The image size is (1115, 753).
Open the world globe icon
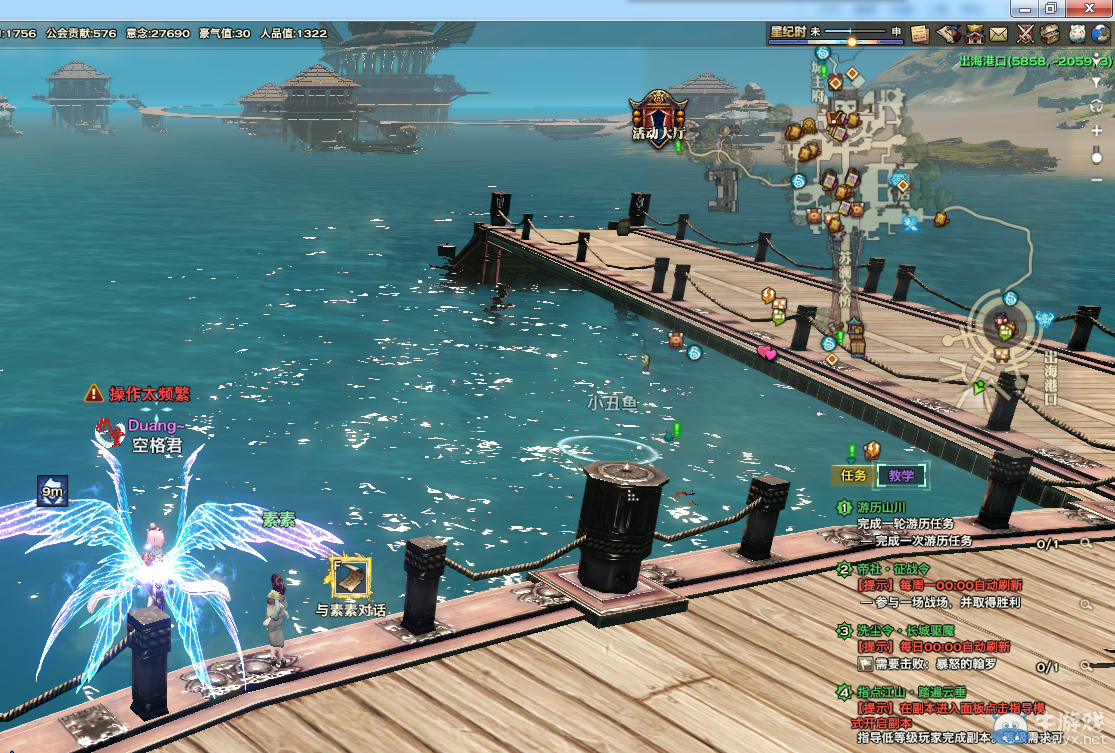[1102, 33]
